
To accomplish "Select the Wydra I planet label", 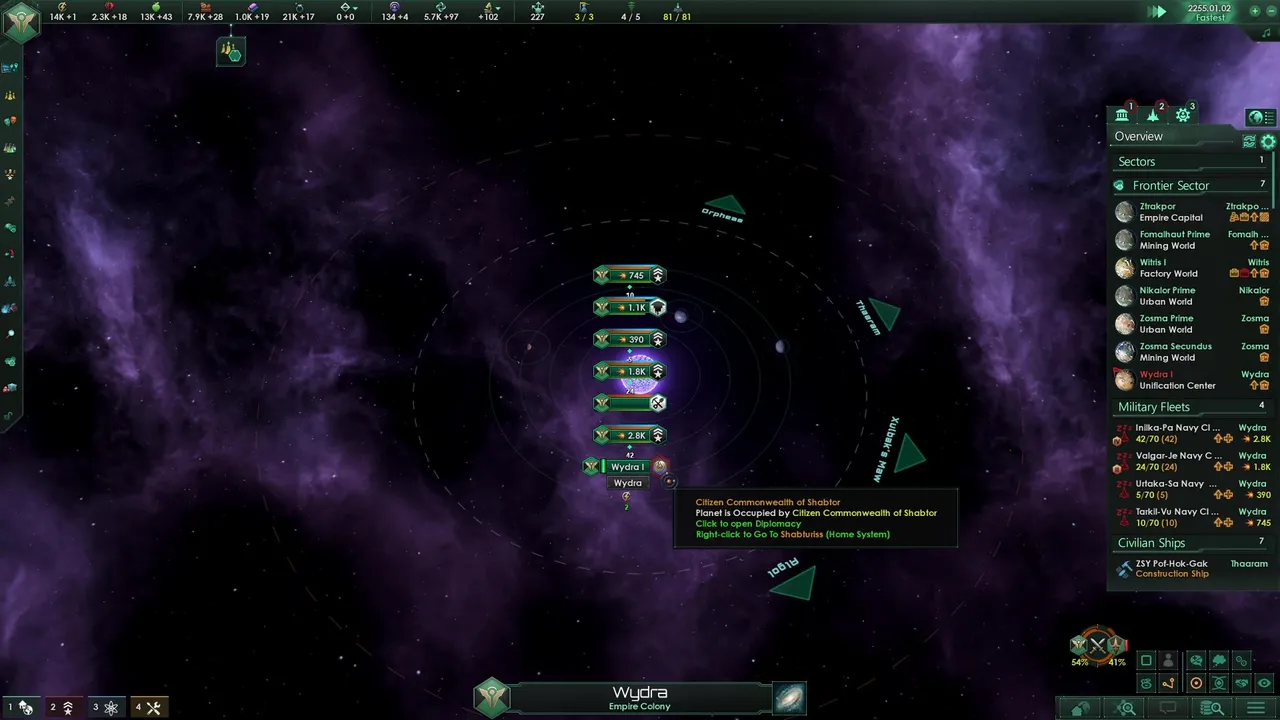I will coord(627,467).
